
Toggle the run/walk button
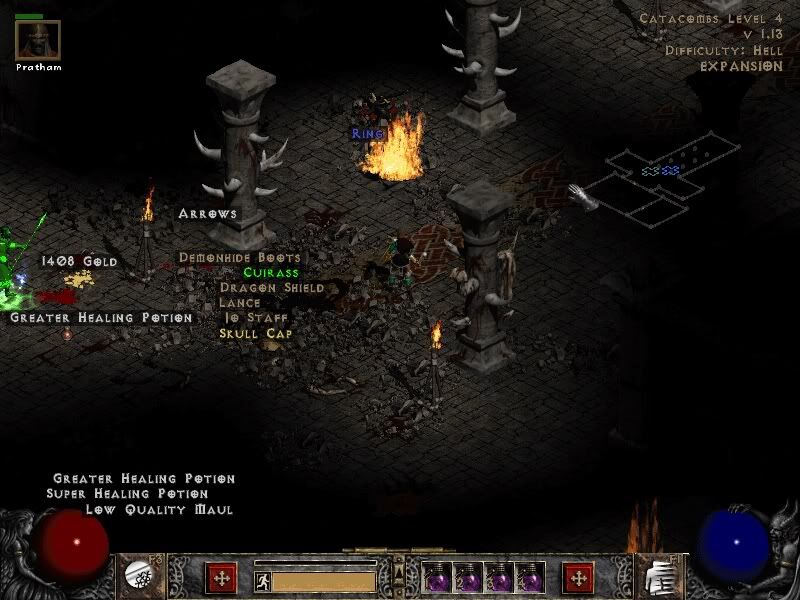[262, 580]
